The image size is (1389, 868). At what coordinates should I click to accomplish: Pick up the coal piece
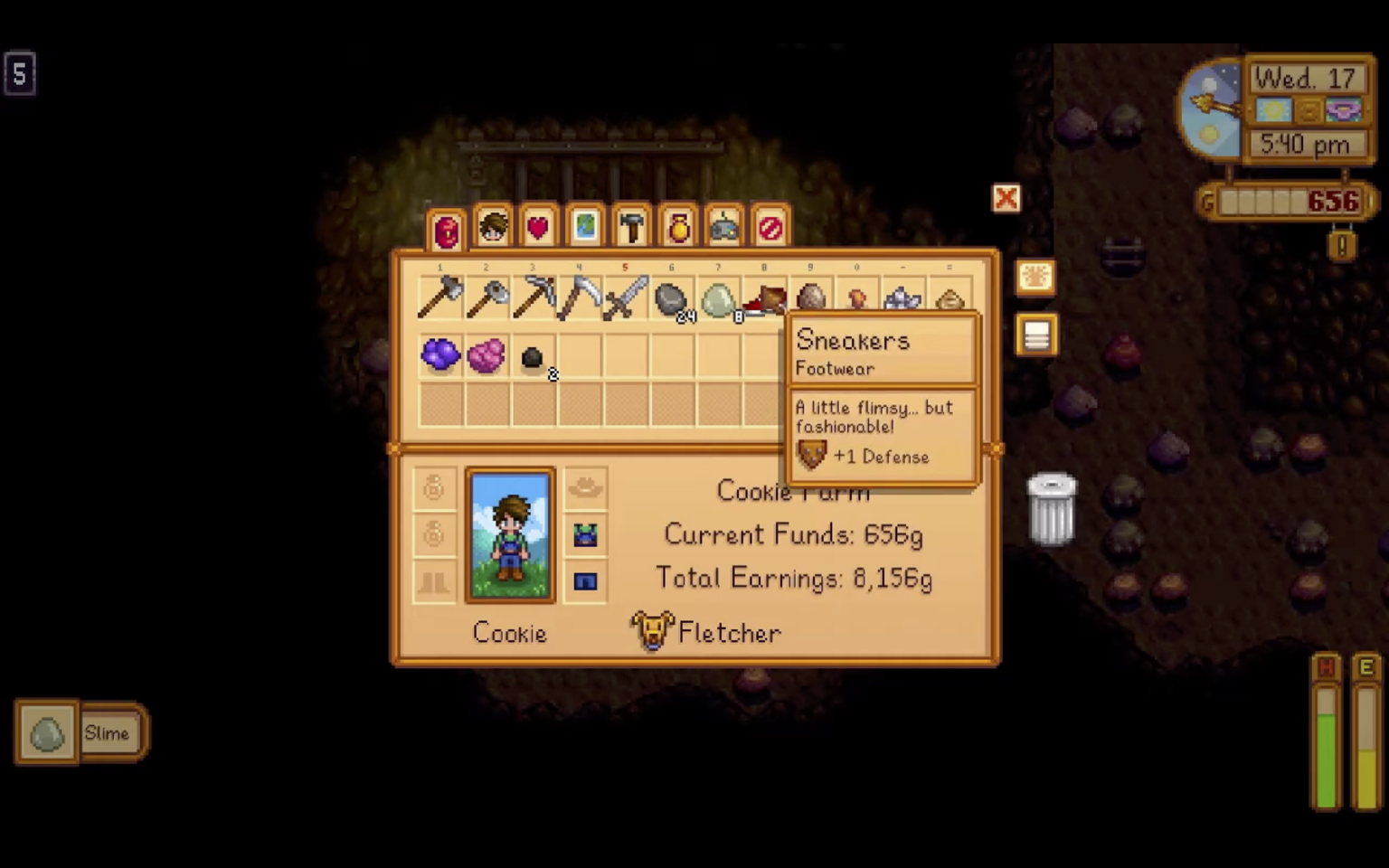[532, 357]
